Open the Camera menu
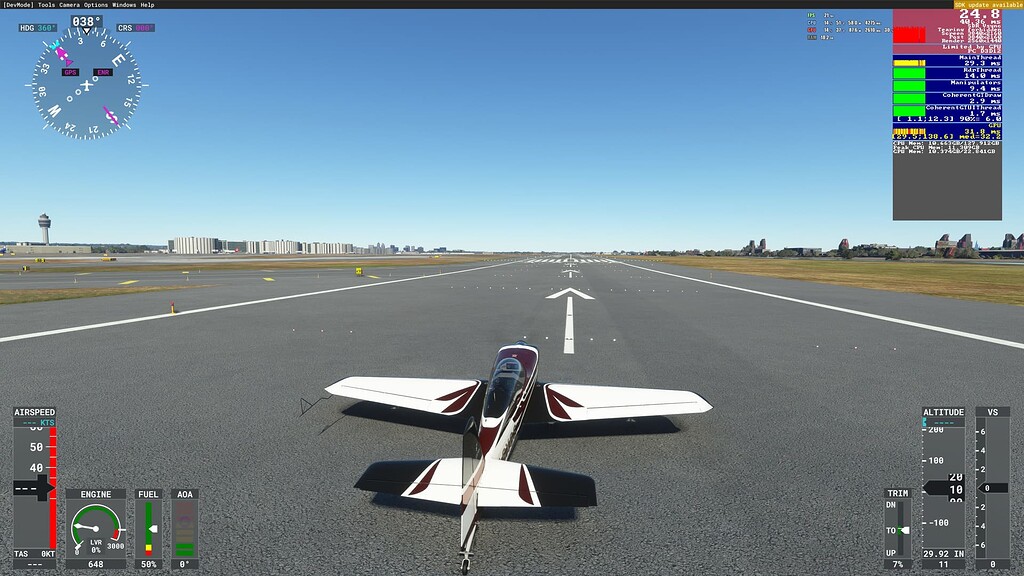Viewport: 1024px width, 576px height. (70, 4)
